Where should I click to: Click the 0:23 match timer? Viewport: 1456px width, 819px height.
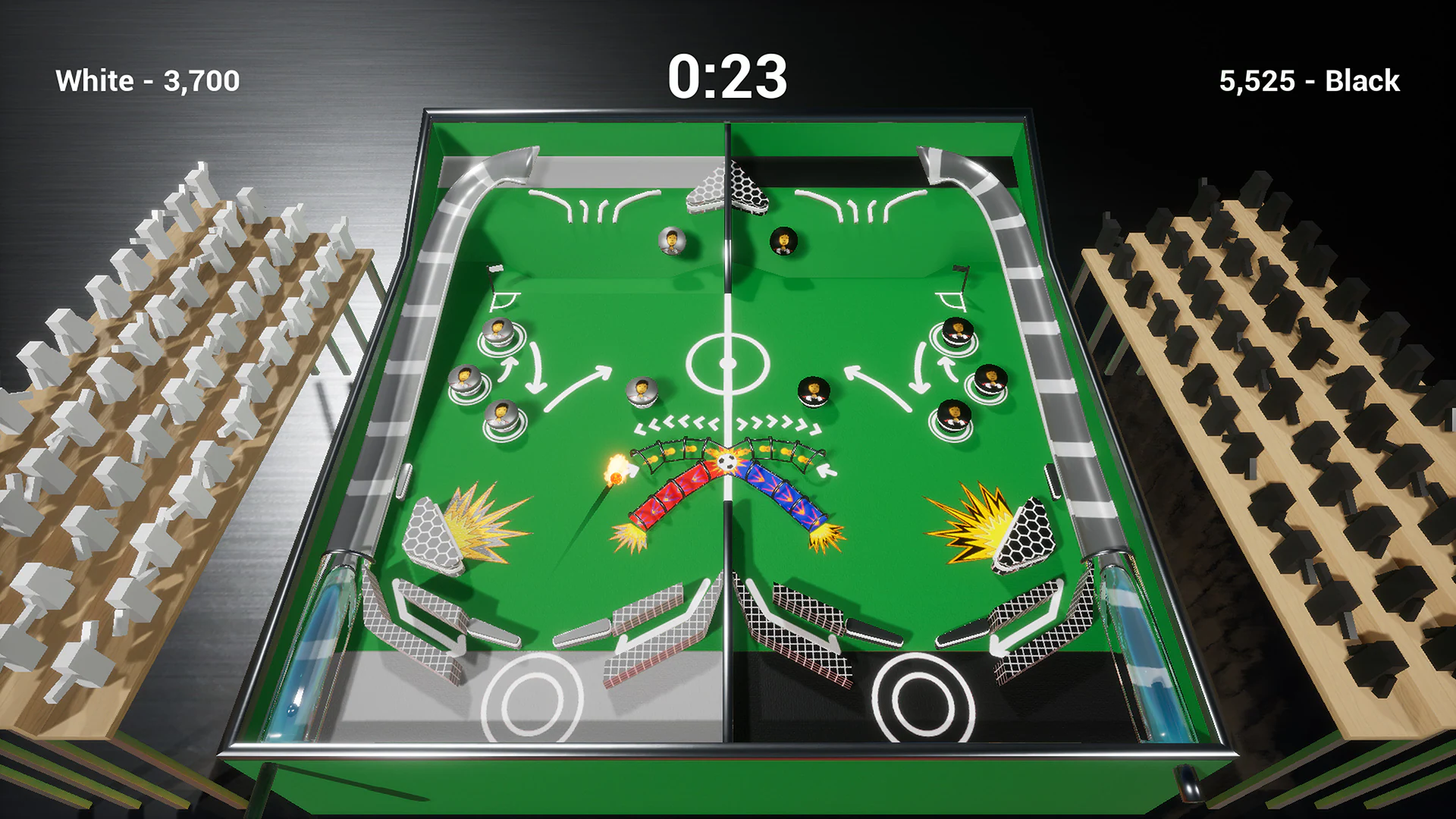(727, 76)
